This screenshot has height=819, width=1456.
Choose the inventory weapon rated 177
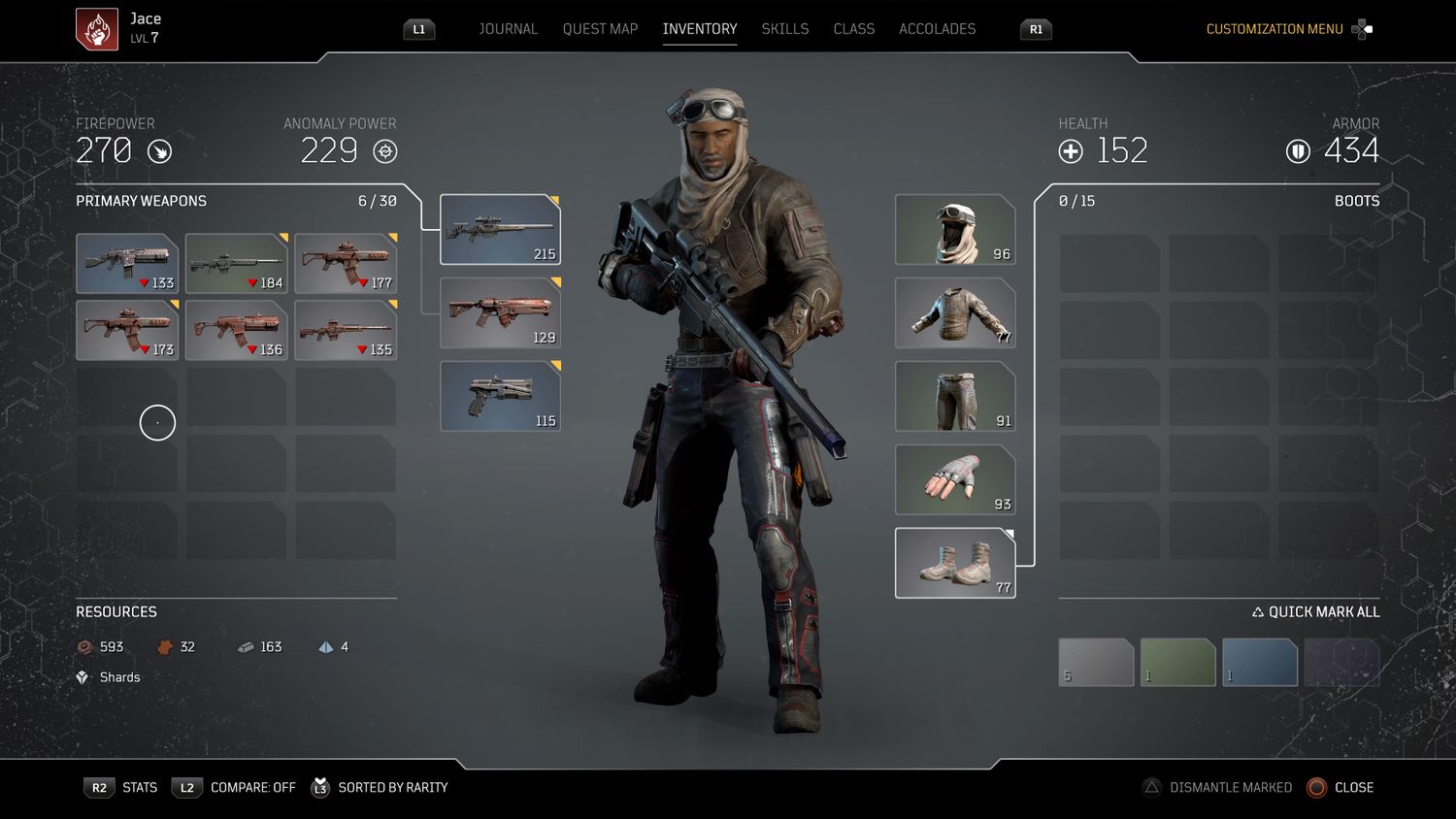point(346,263)
